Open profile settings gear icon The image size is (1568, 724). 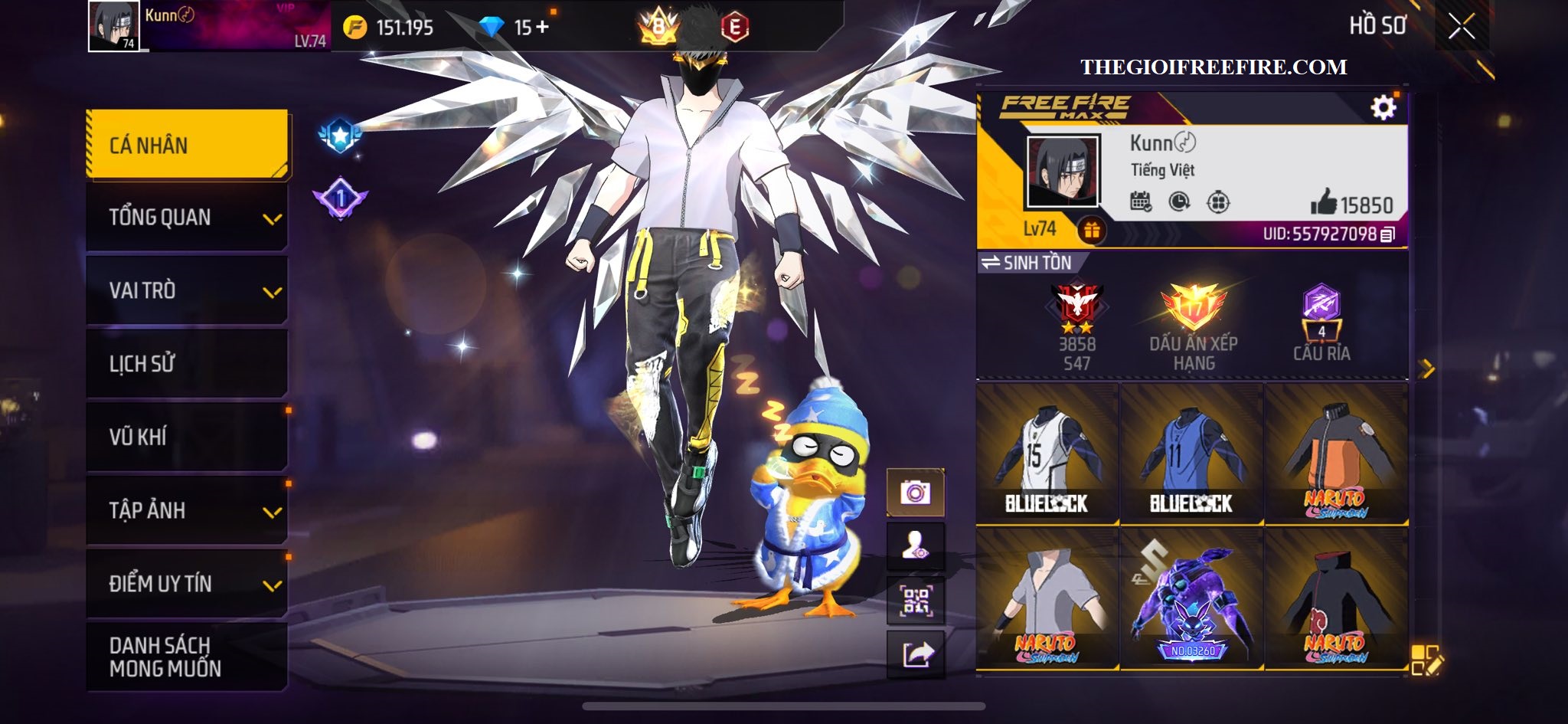(x=1383, y=108)
